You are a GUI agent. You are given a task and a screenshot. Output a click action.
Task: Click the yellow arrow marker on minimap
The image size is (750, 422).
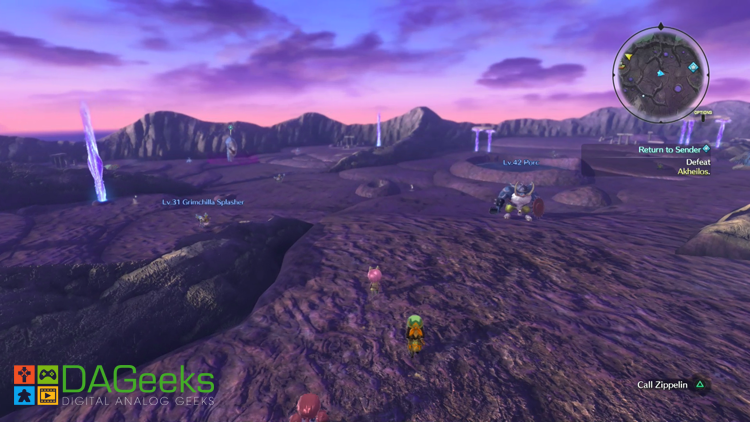[x=629, y=58]
